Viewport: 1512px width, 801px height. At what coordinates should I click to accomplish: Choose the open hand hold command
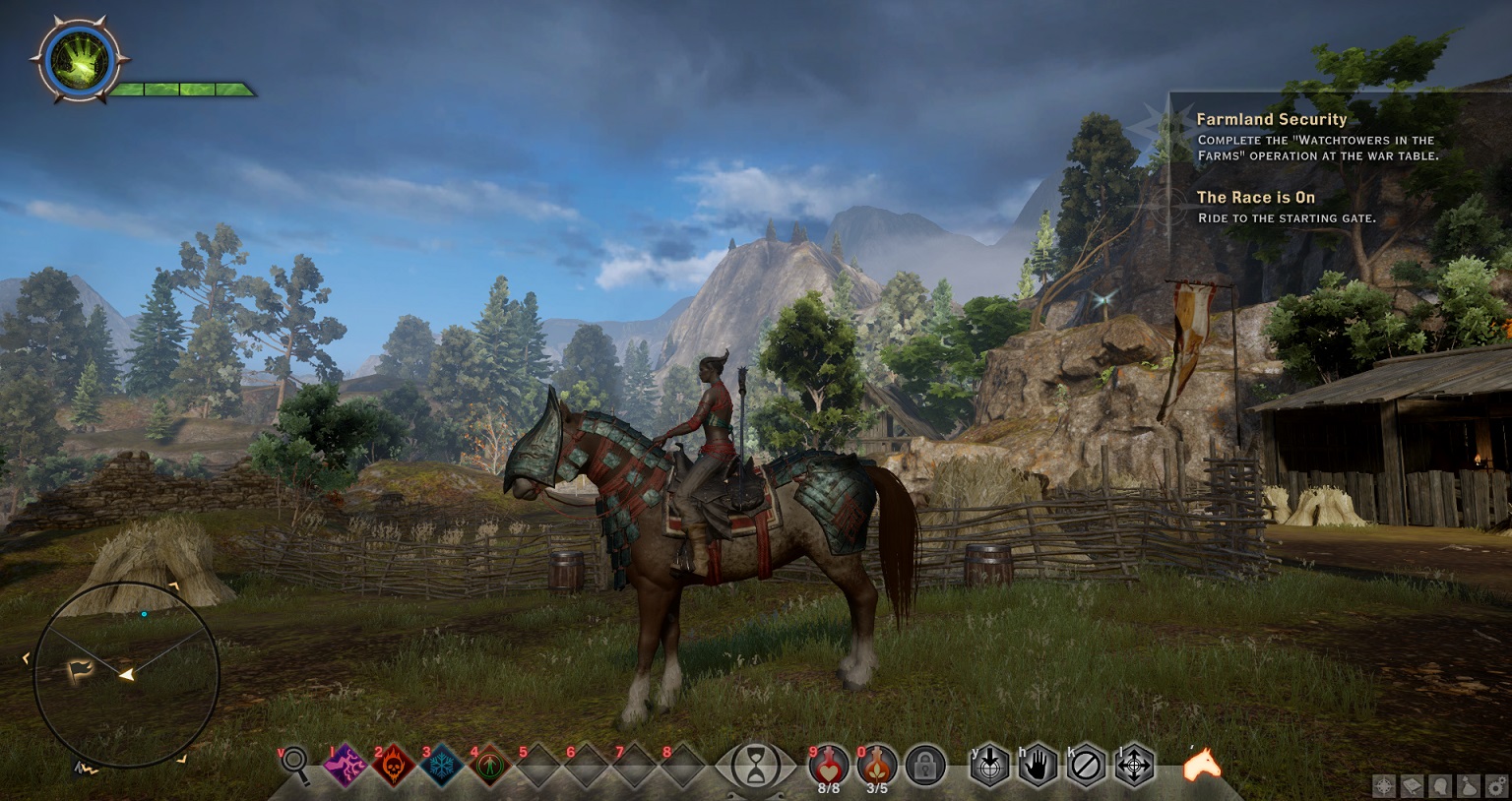tap(1038, 765)
